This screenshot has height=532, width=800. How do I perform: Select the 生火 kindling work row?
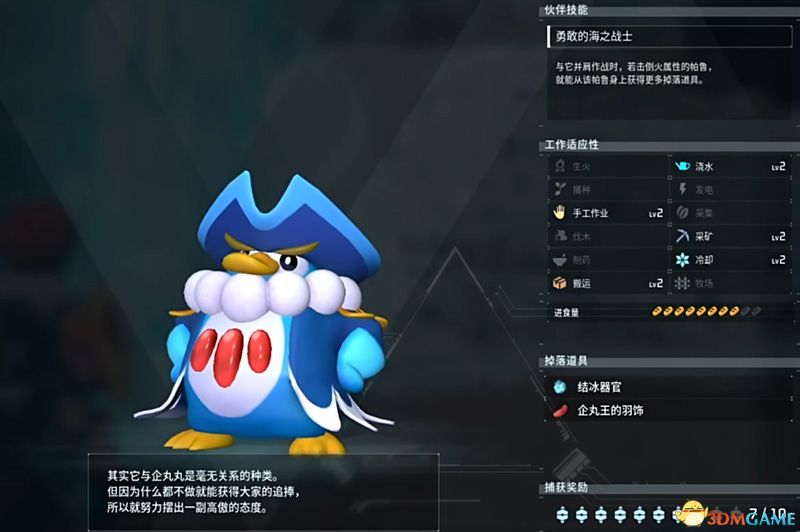point(607,166)
